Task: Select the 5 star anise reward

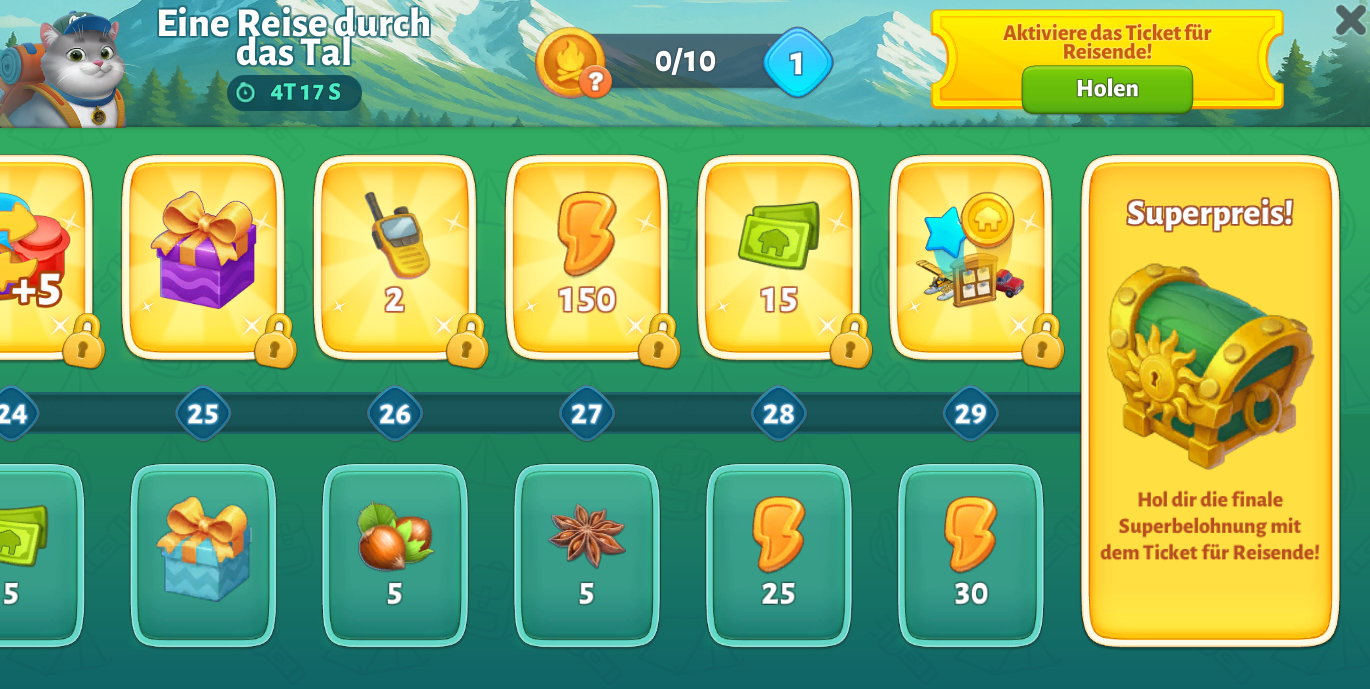Action: (x=587, y=553)
